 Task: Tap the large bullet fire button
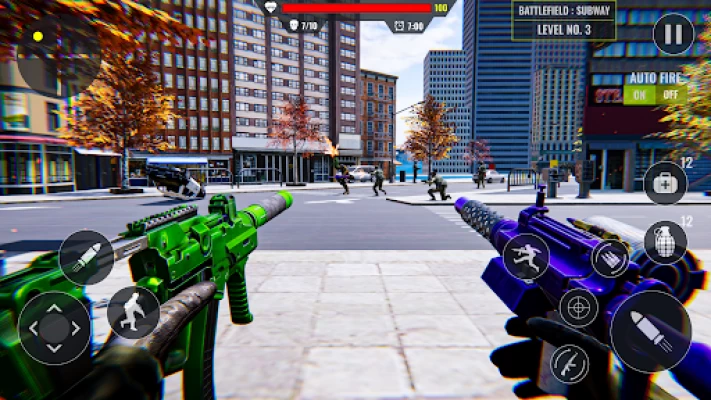[x=650, y=331]
